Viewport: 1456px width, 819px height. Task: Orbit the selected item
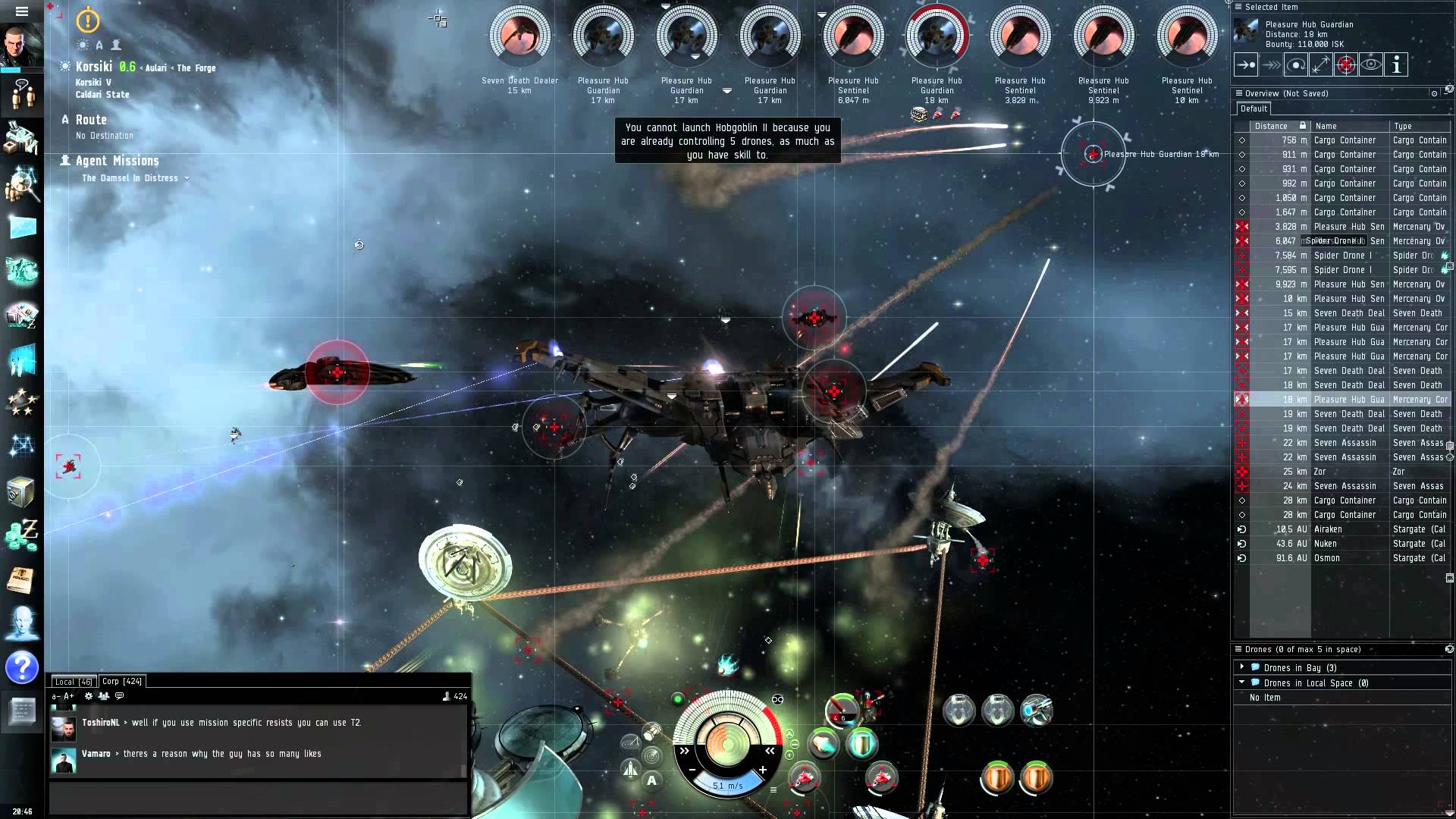tap(1296, 65)
